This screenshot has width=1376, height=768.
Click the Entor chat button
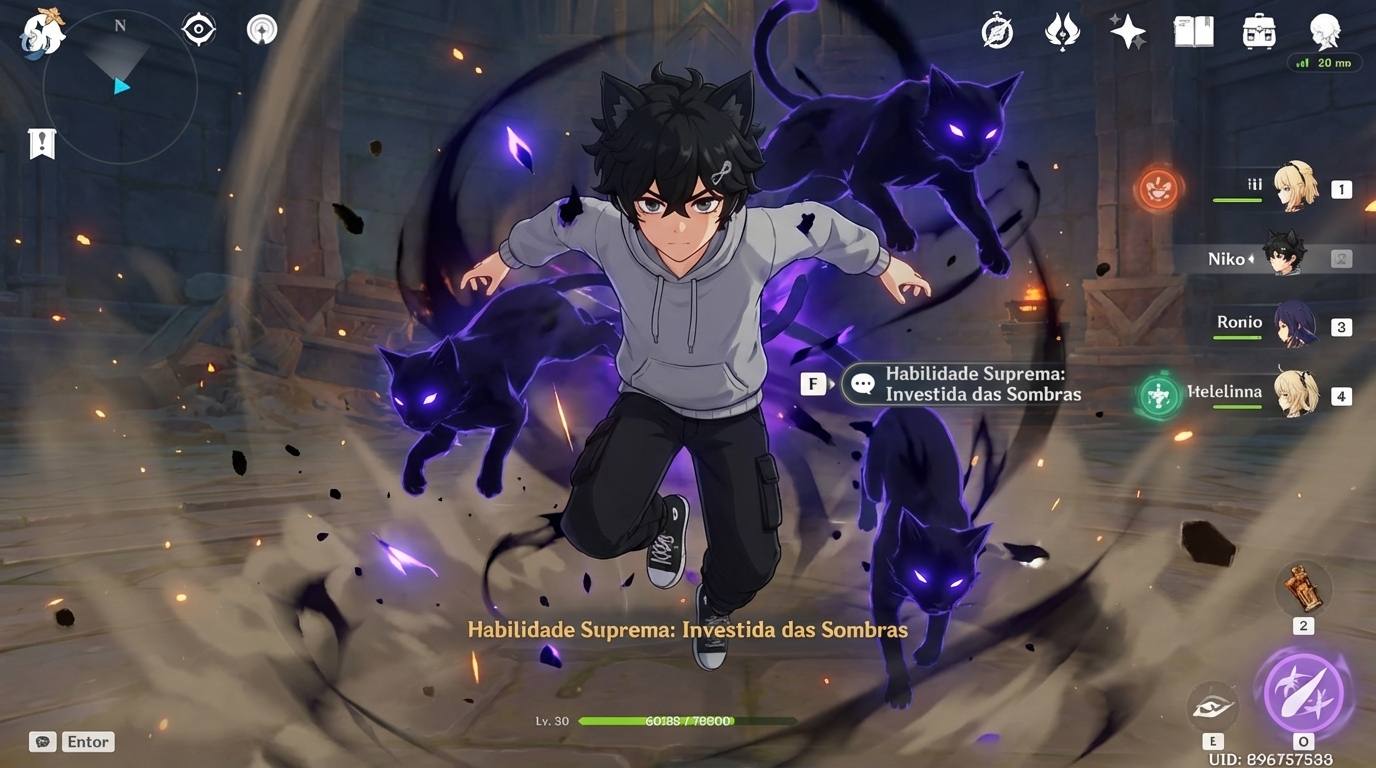87,742
